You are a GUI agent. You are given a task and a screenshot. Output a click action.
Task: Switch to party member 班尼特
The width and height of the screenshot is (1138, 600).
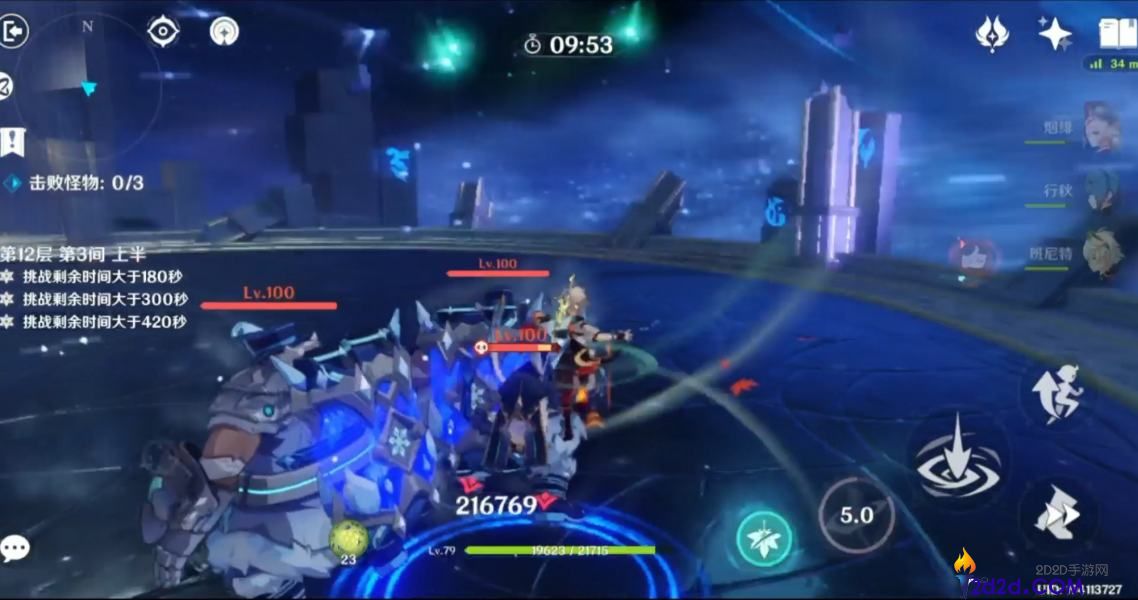[1100, 255]
